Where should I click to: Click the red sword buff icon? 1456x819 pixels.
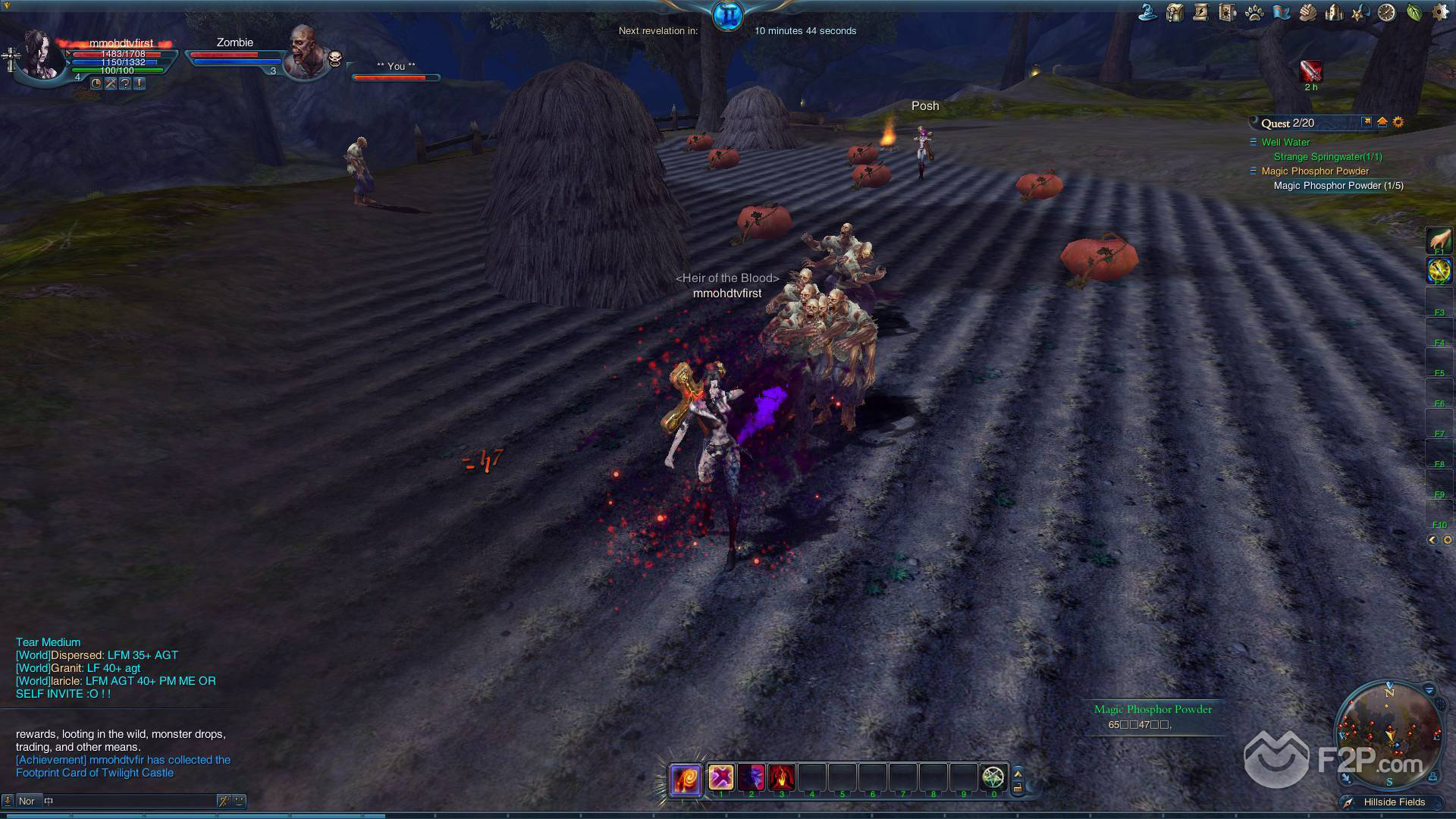coord(1311,71)
